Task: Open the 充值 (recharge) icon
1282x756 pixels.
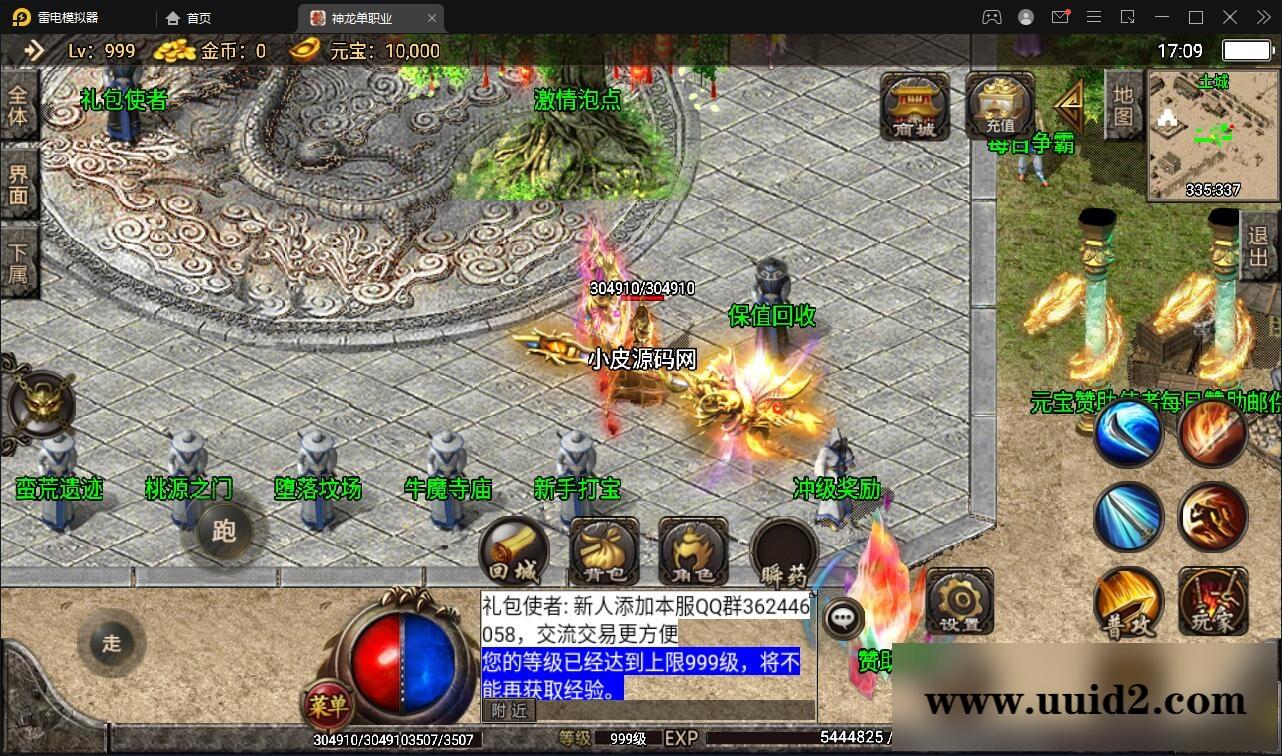Action: click(999, 104)
